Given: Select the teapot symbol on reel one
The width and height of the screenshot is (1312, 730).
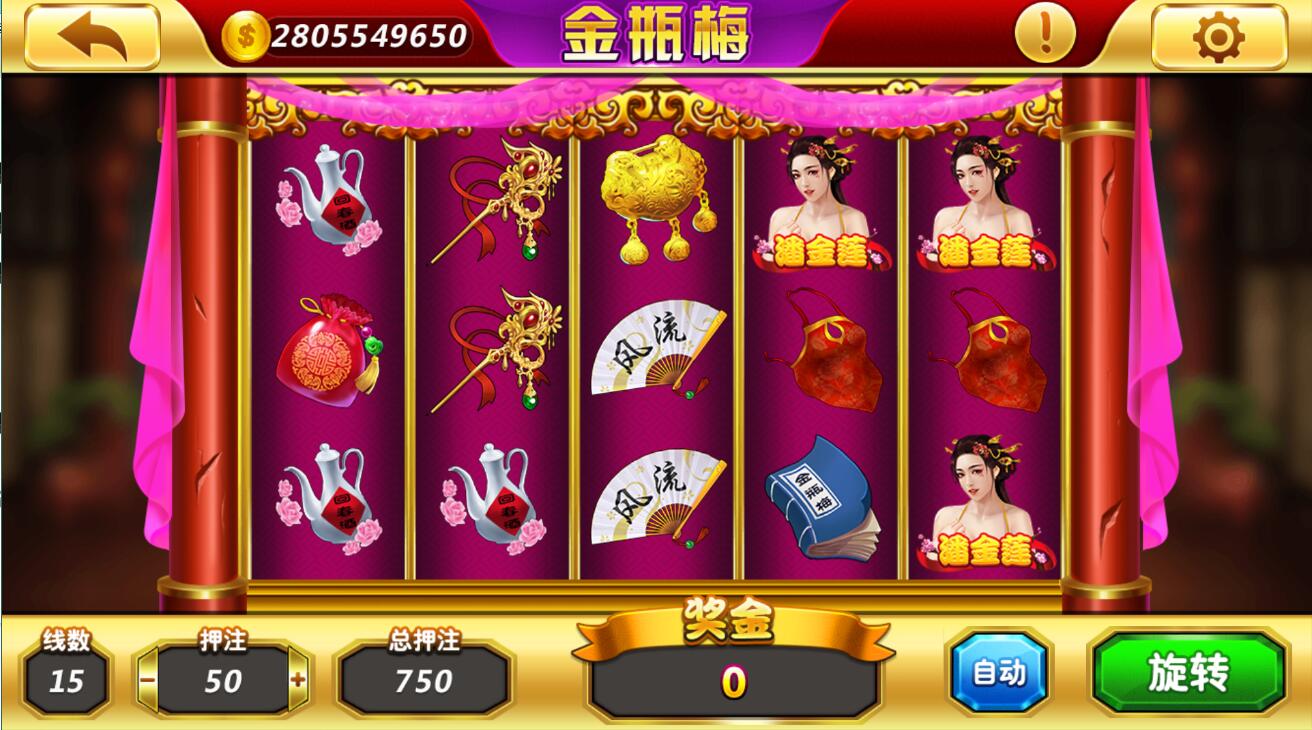Looking at the screenshot, I should coord(331,200).
